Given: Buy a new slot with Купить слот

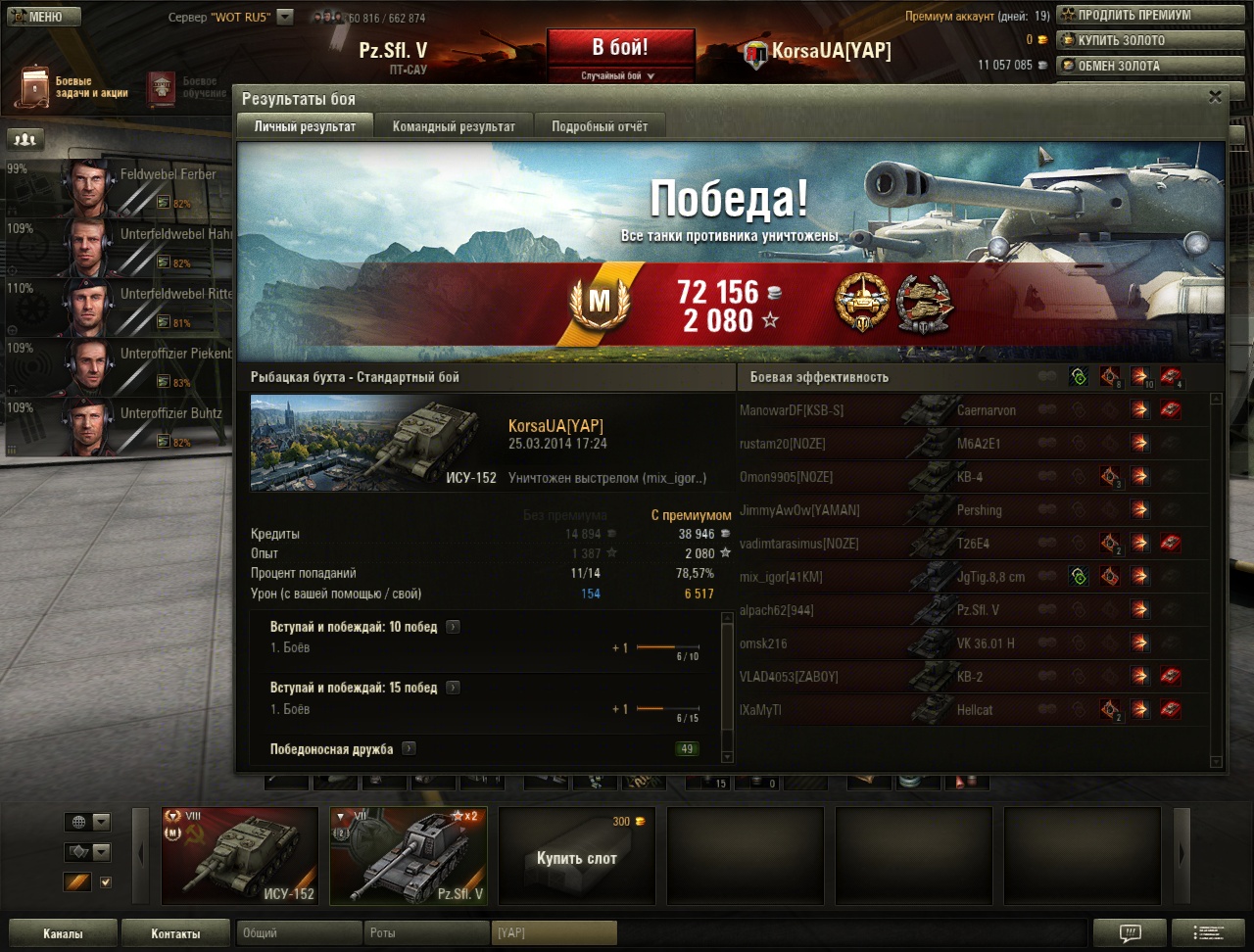Looking at the screenshot, I should click(x=577, y=857).
